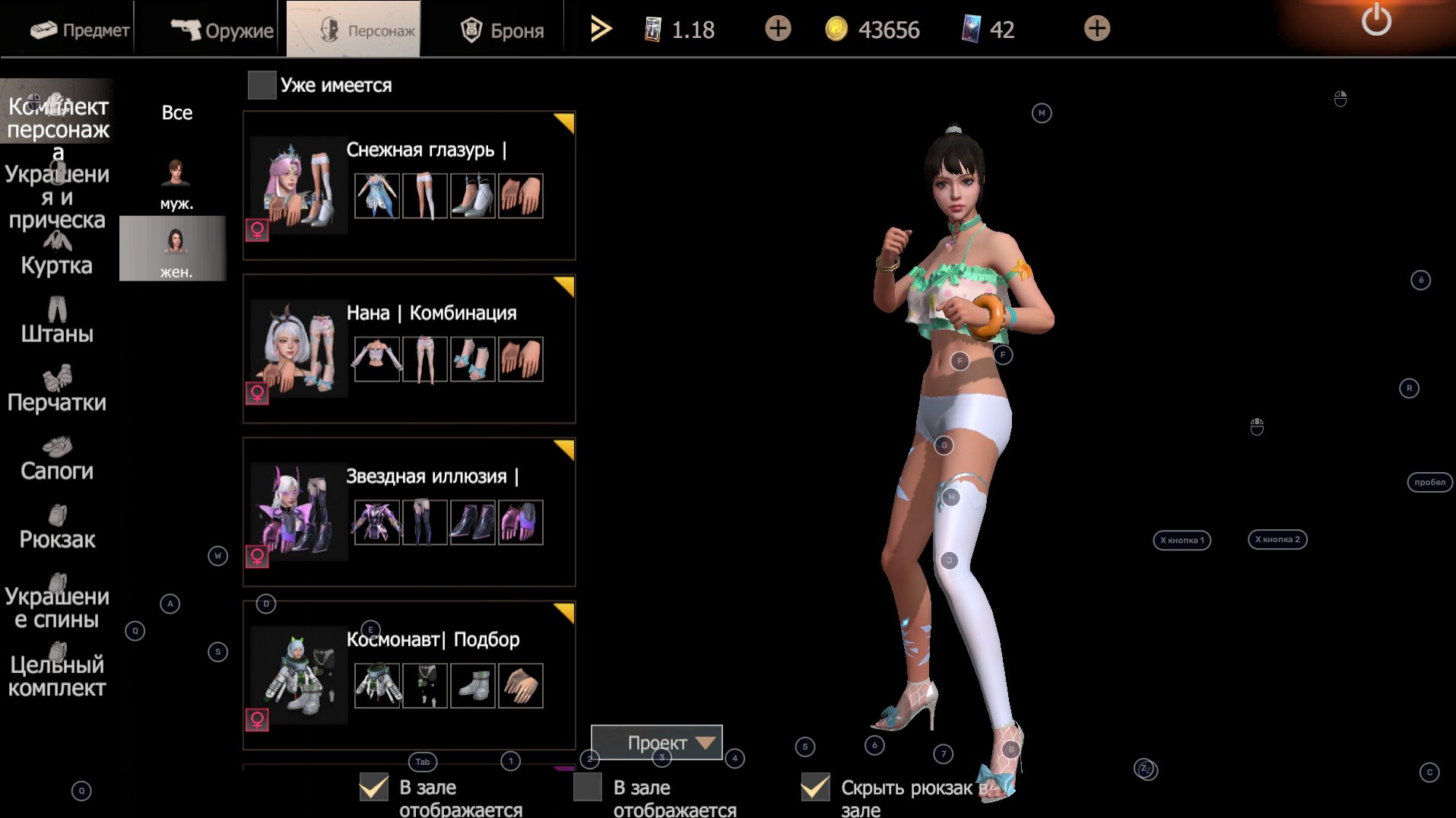Toggle the Скрыть рюкзак в зале checkbox
The width and height of the screenshot is (1456, 818).
tap(815, 788)
